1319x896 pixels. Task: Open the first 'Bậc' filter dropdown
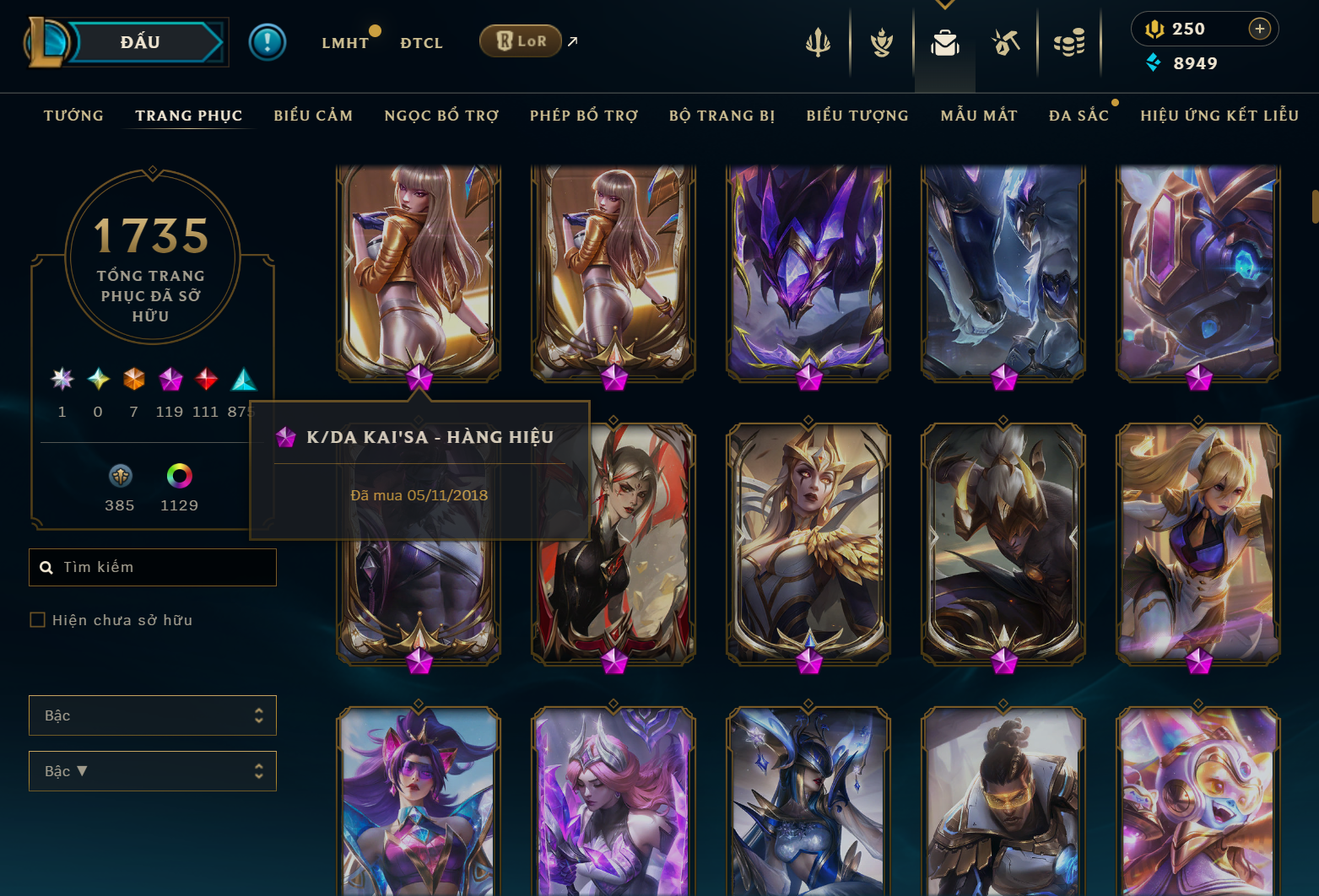coord(152,715)
